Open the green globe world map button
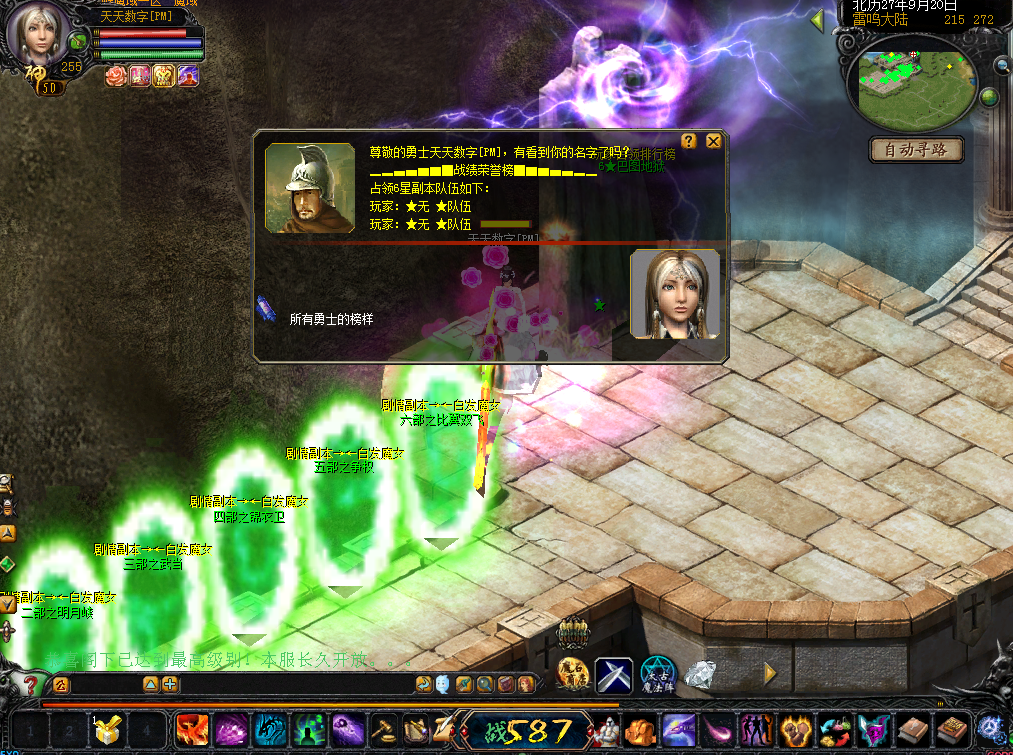The image size is (1013, 755). click(989, 97)
